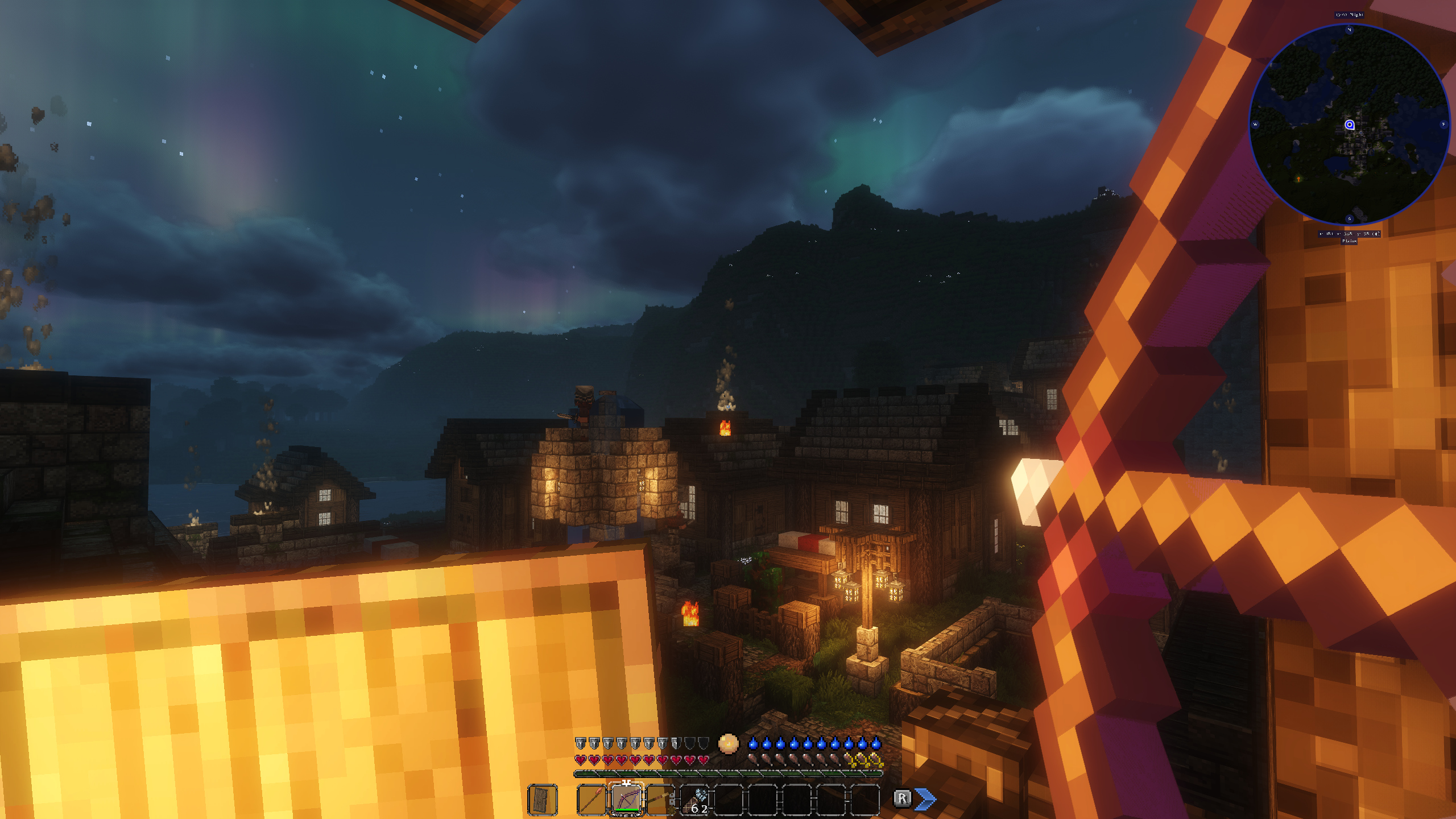Click the Plains biome label below the minimap
The image size is (1456, 819).
click(x=1349, y=241)
